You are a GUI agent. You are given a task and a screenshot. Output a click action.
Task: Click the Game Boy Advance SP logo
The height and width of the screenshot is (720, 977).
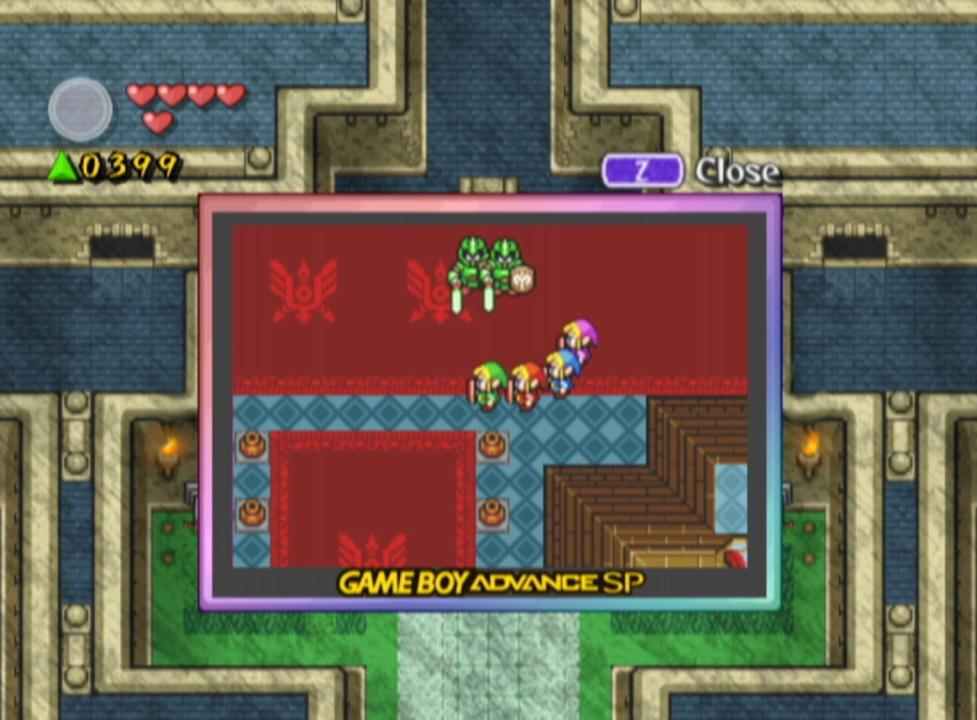coord(490,583)
